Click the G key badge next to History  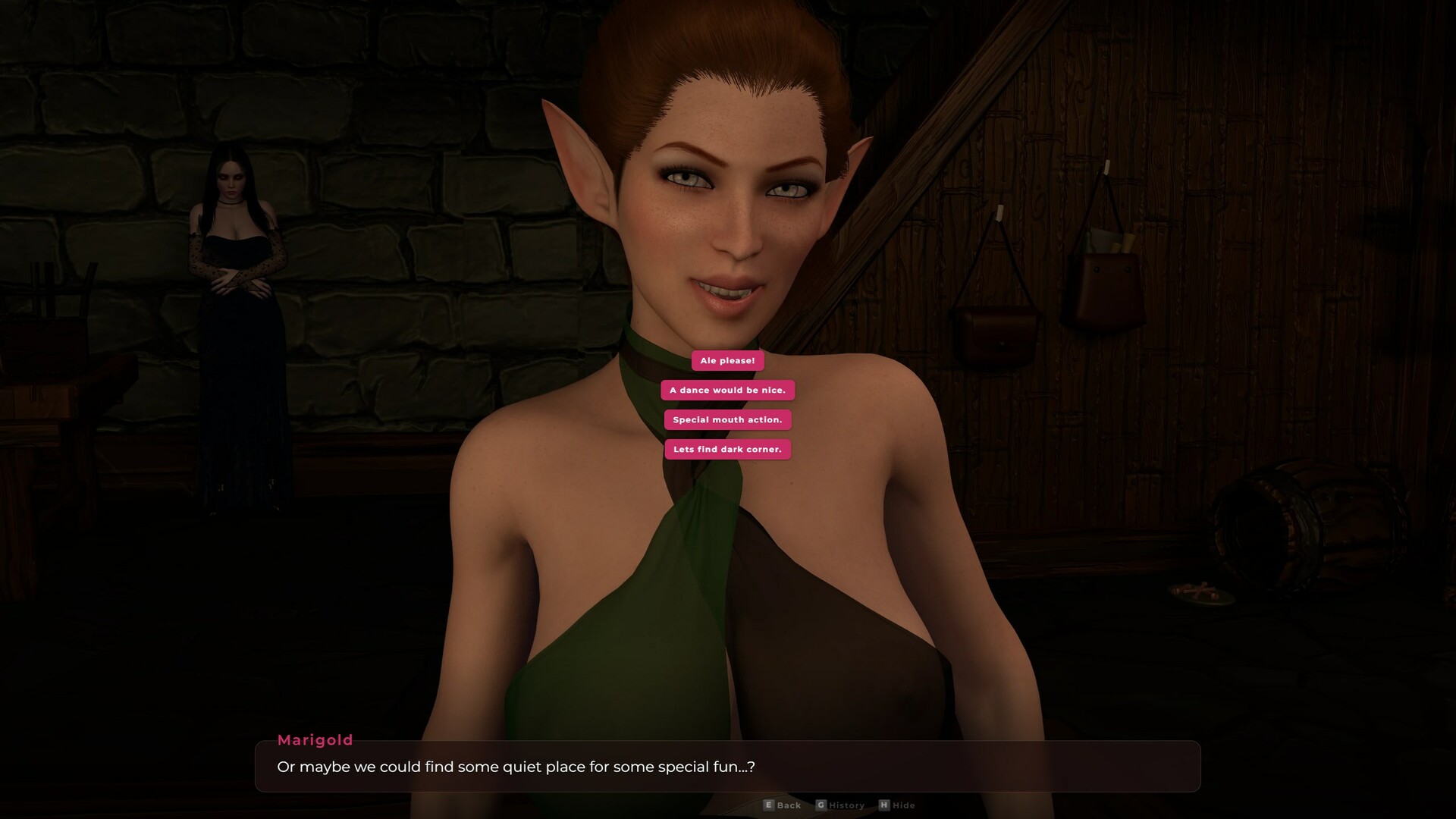821,805
